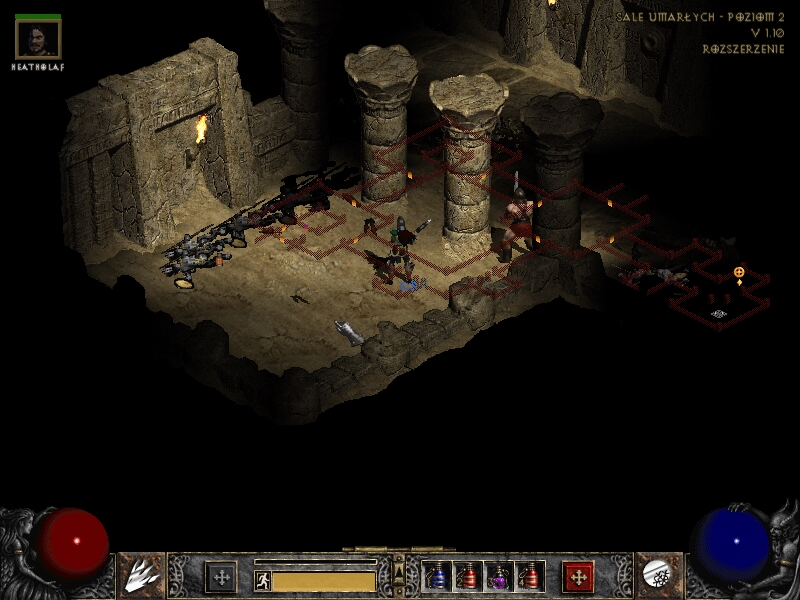Open the right-hand white orb skill selector
Image resolution: width=800 pixels, height=600 pixels.
click(x=658, y=575)
